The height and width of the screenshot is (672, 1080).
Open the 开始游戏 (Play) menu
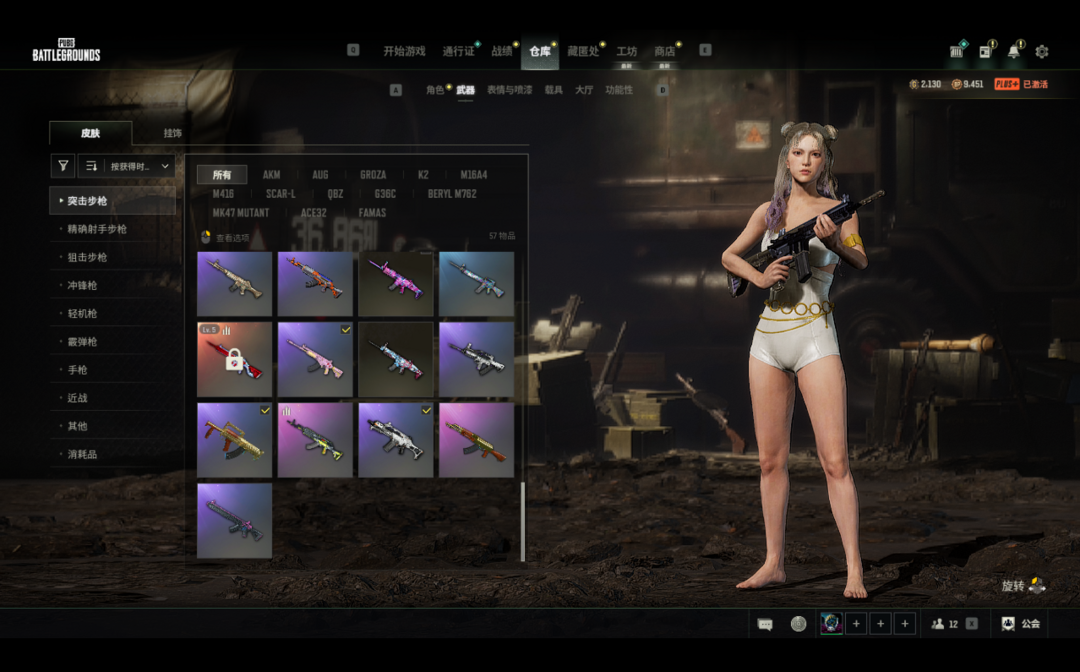[x=404, y=51]
